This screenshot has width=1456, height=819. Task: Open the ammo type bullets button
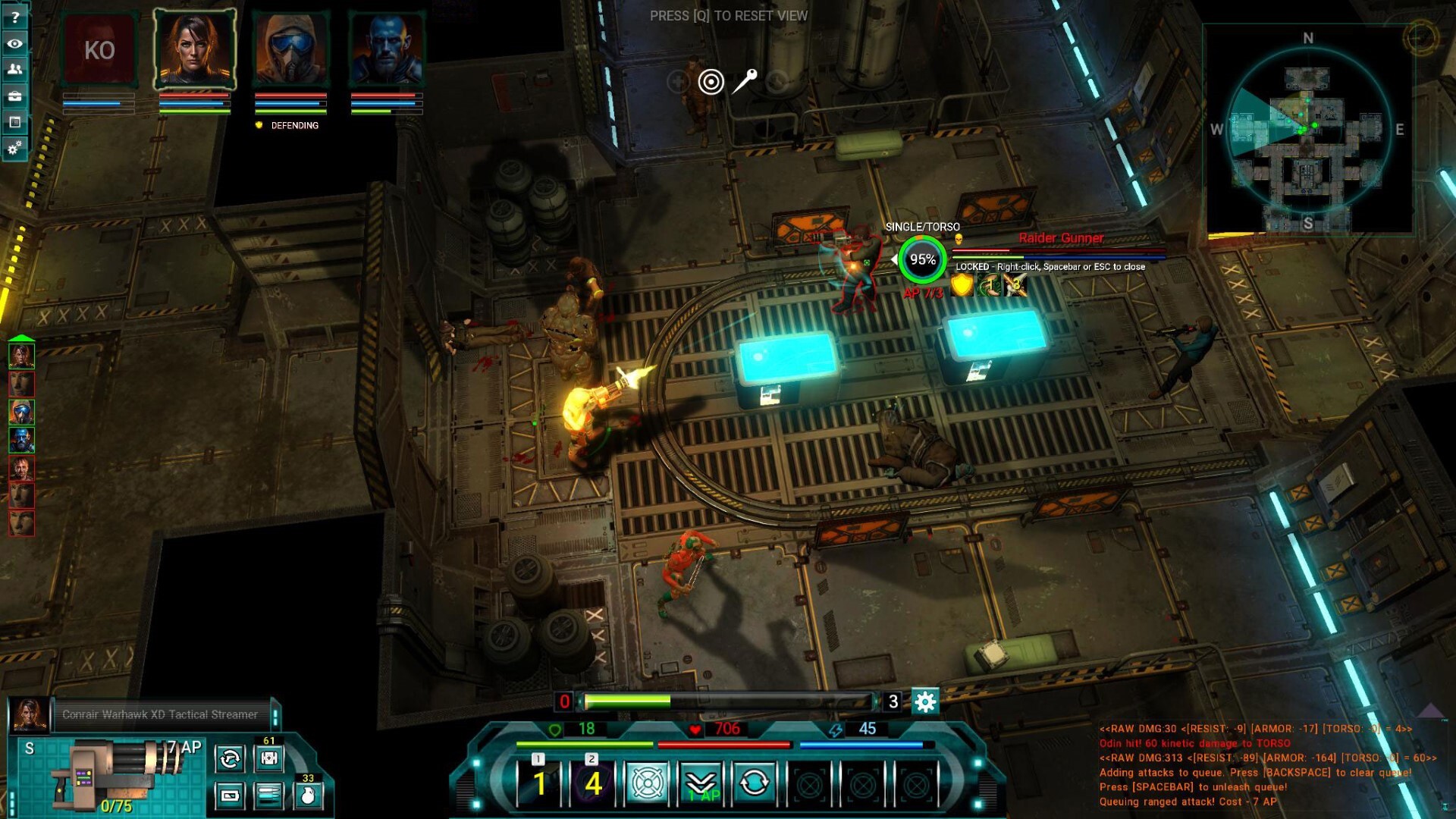[268, 795]
